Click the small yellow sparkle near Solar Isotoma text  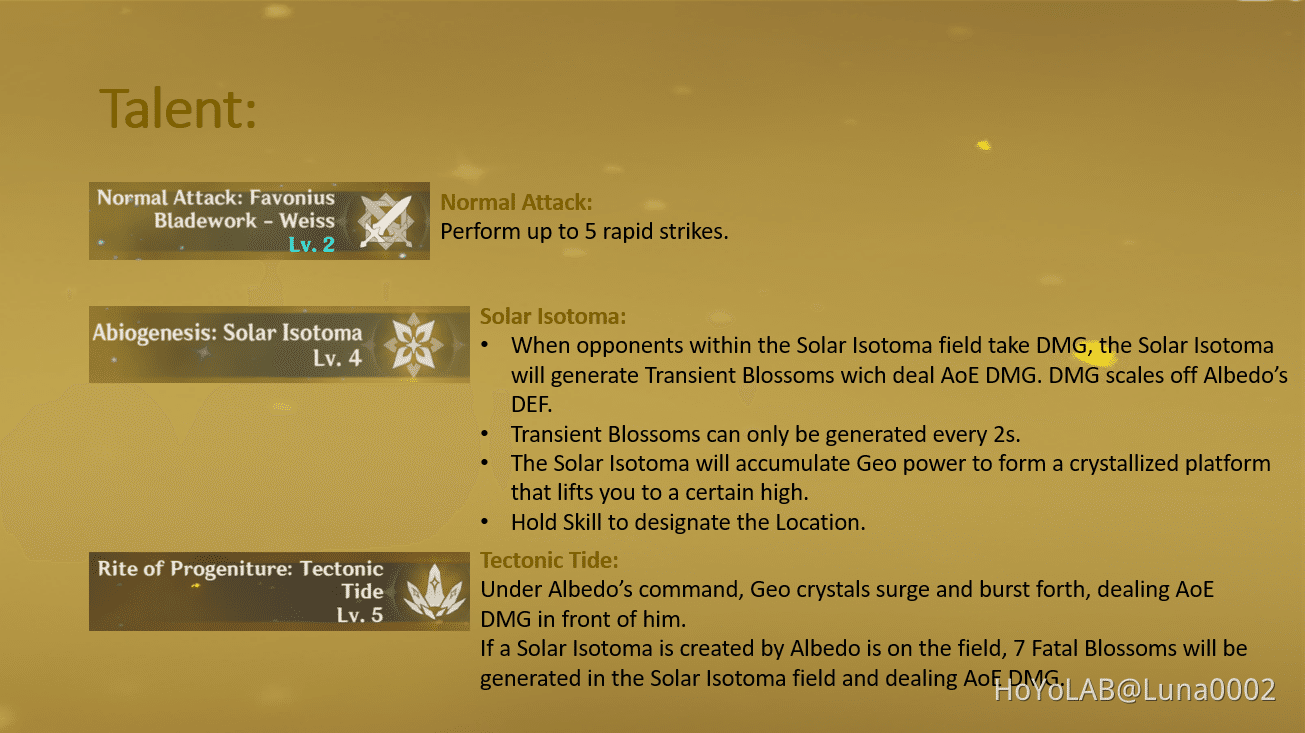click(1093, 355)
